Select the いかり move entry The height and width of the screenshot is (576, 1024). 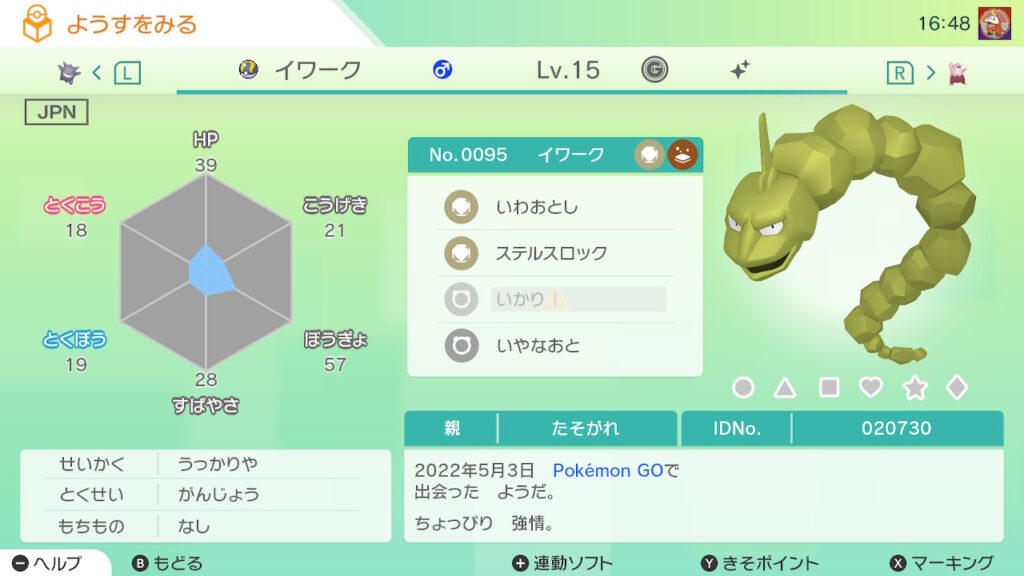click(555, 299)
